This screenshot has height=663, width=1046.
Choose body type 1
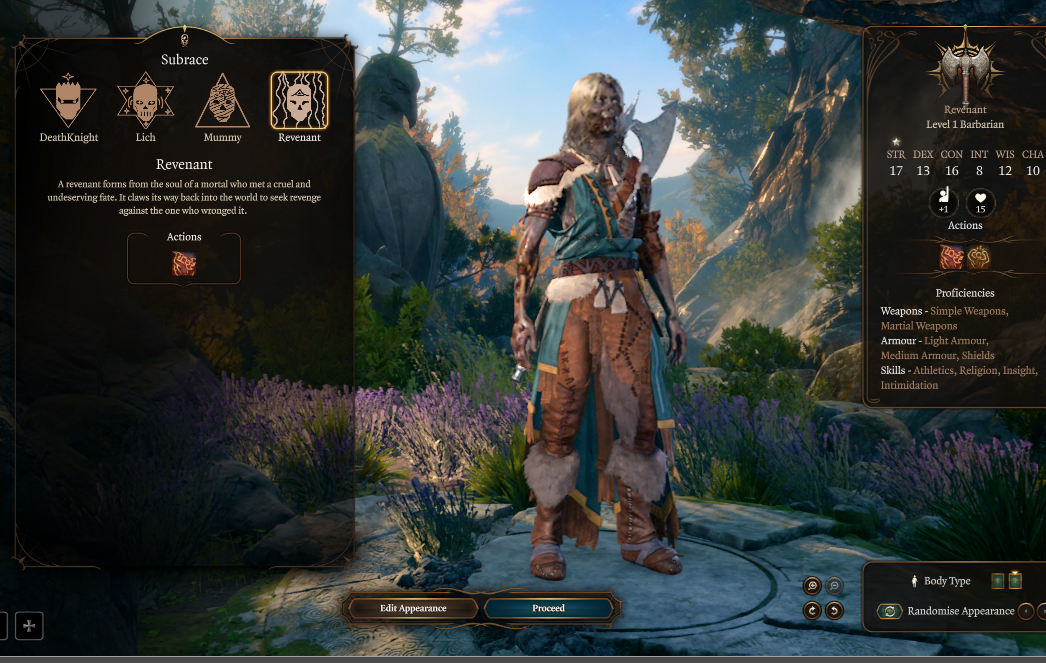point(997,581)
